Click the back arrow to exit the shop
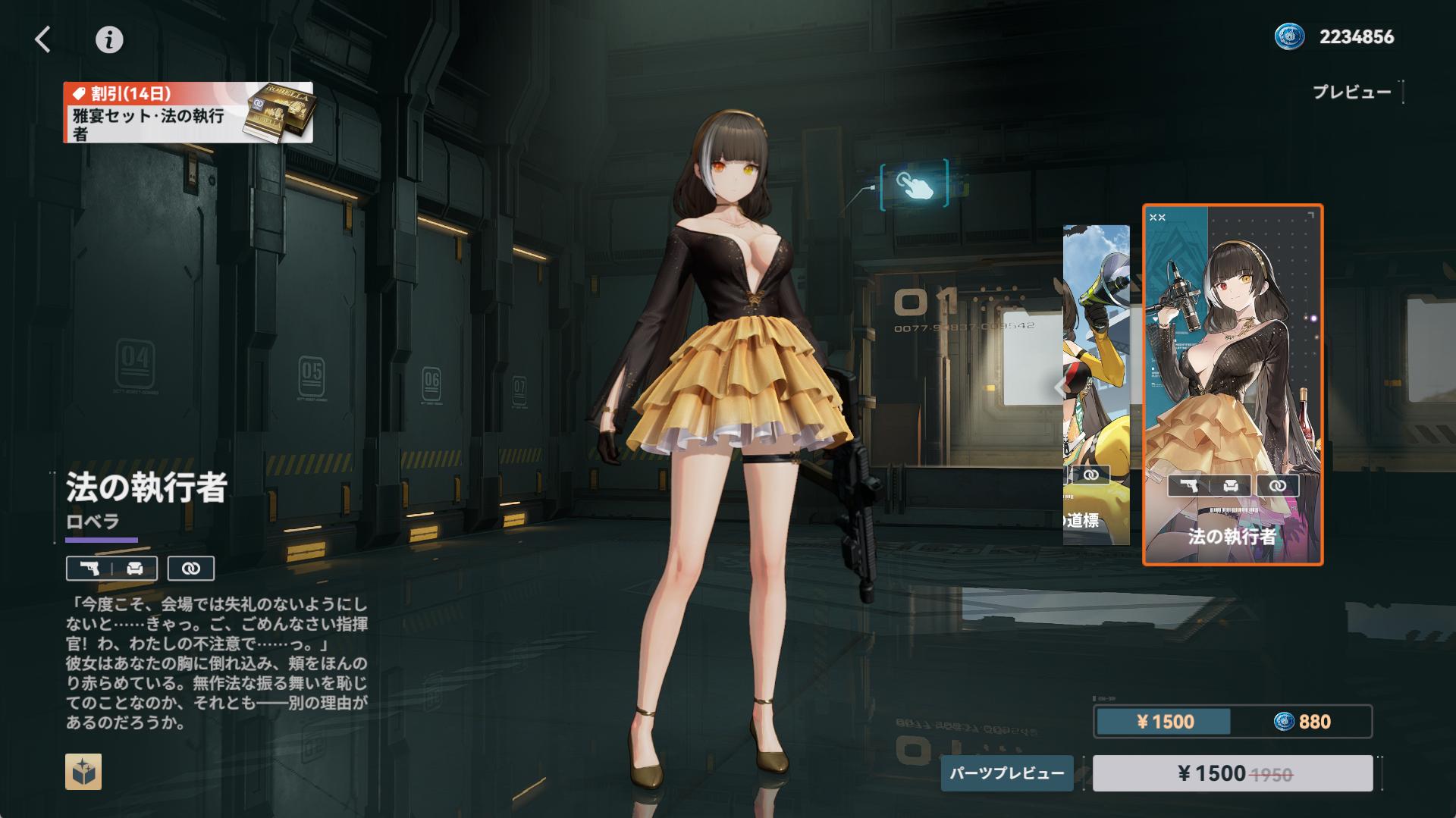This screenshot has height=818, width=1456. click(x=43, y=39)
